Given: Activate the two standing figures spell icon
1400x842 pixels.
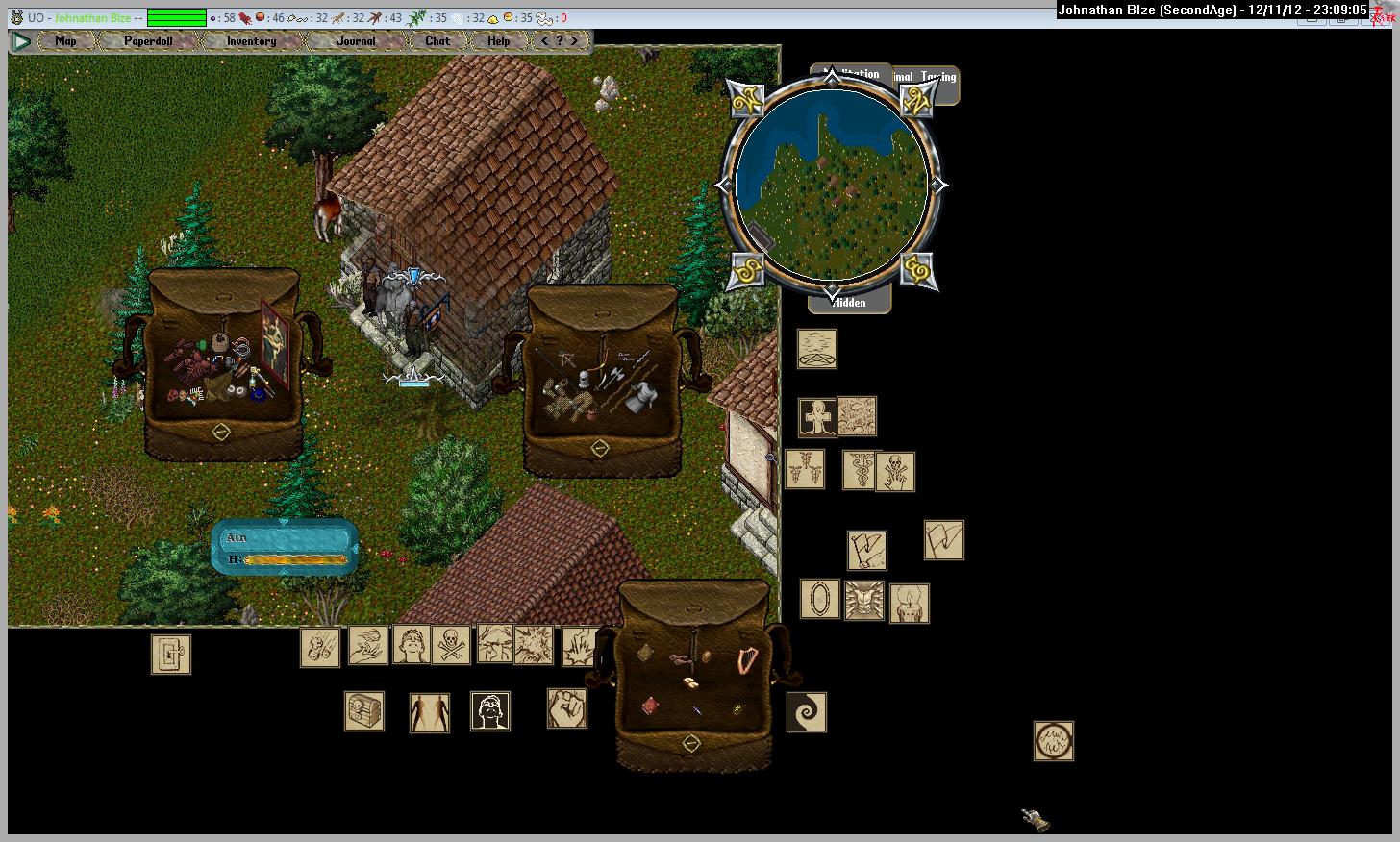Looking at the screenshot, I should click(430, 713).
